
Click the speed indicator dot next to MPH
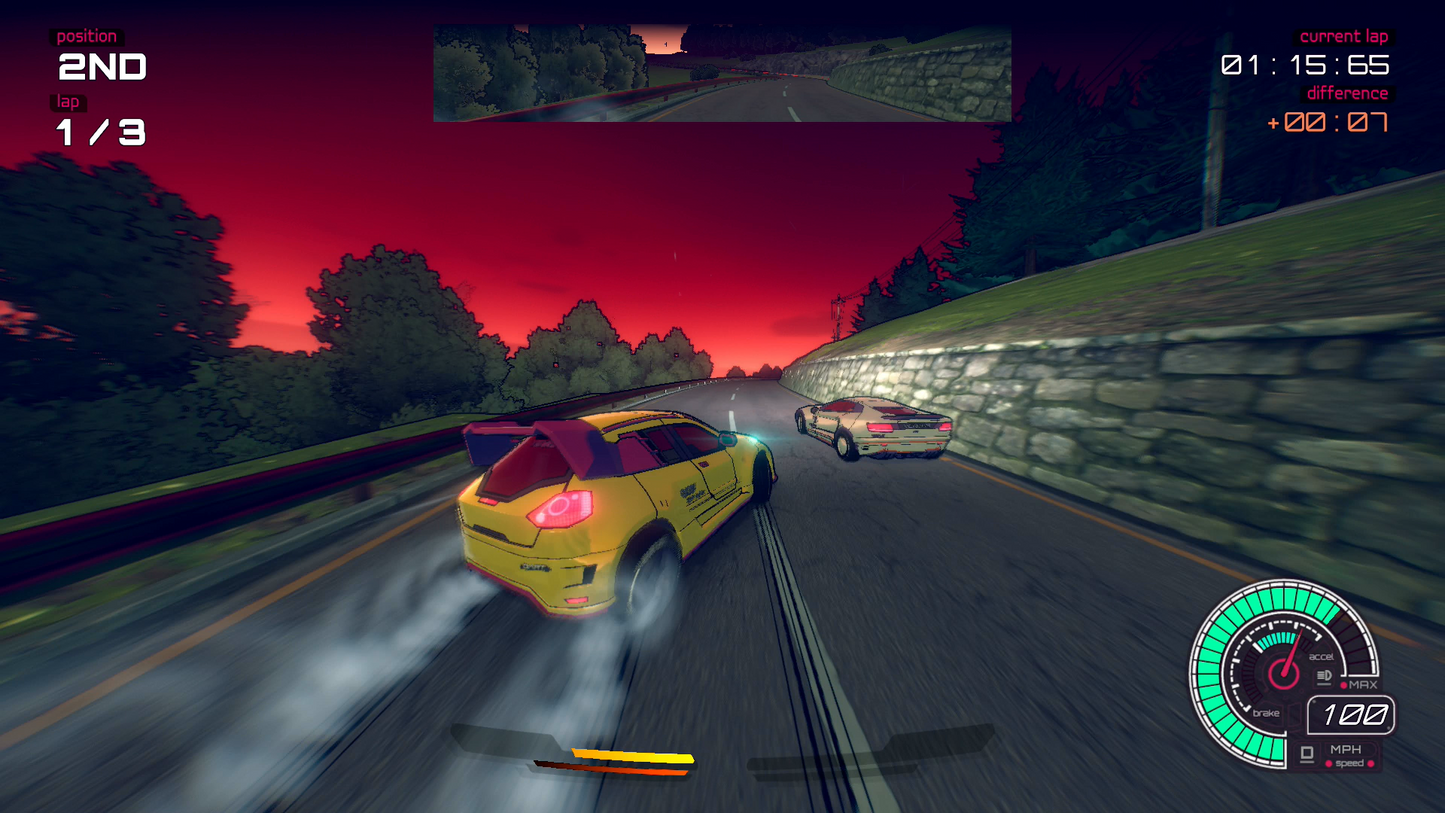[1329, 763]
